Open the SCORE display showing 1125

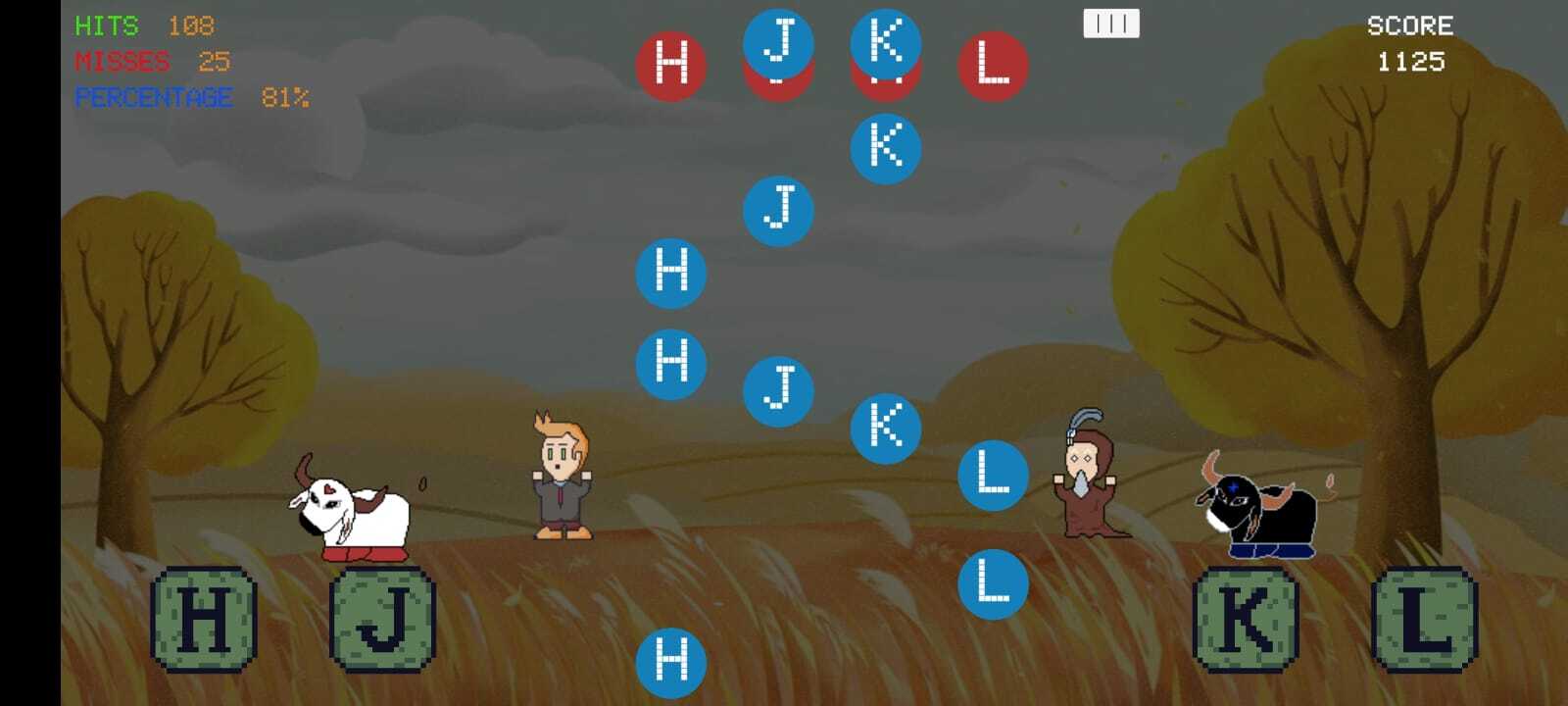pyautogui.click(x=1409, y=44)
